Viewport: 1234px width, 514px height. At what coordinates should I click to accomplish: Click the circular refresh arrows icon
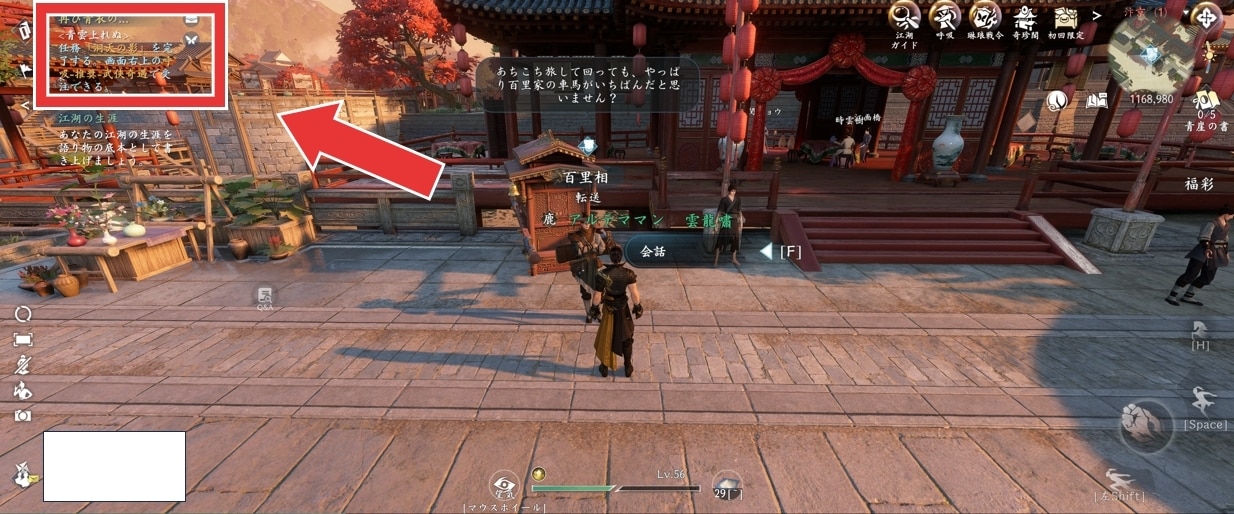pyautogui.click(x=22, y=314)
